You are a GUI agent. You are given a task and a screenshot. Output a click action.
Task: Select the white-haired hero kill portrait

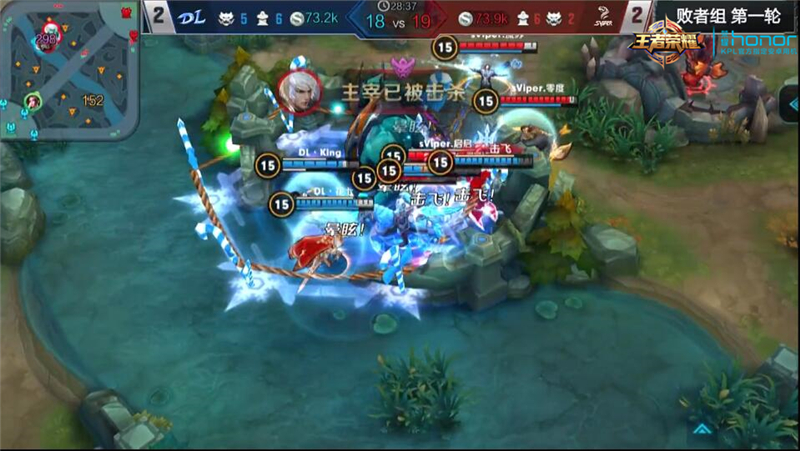tap(298, 92)
